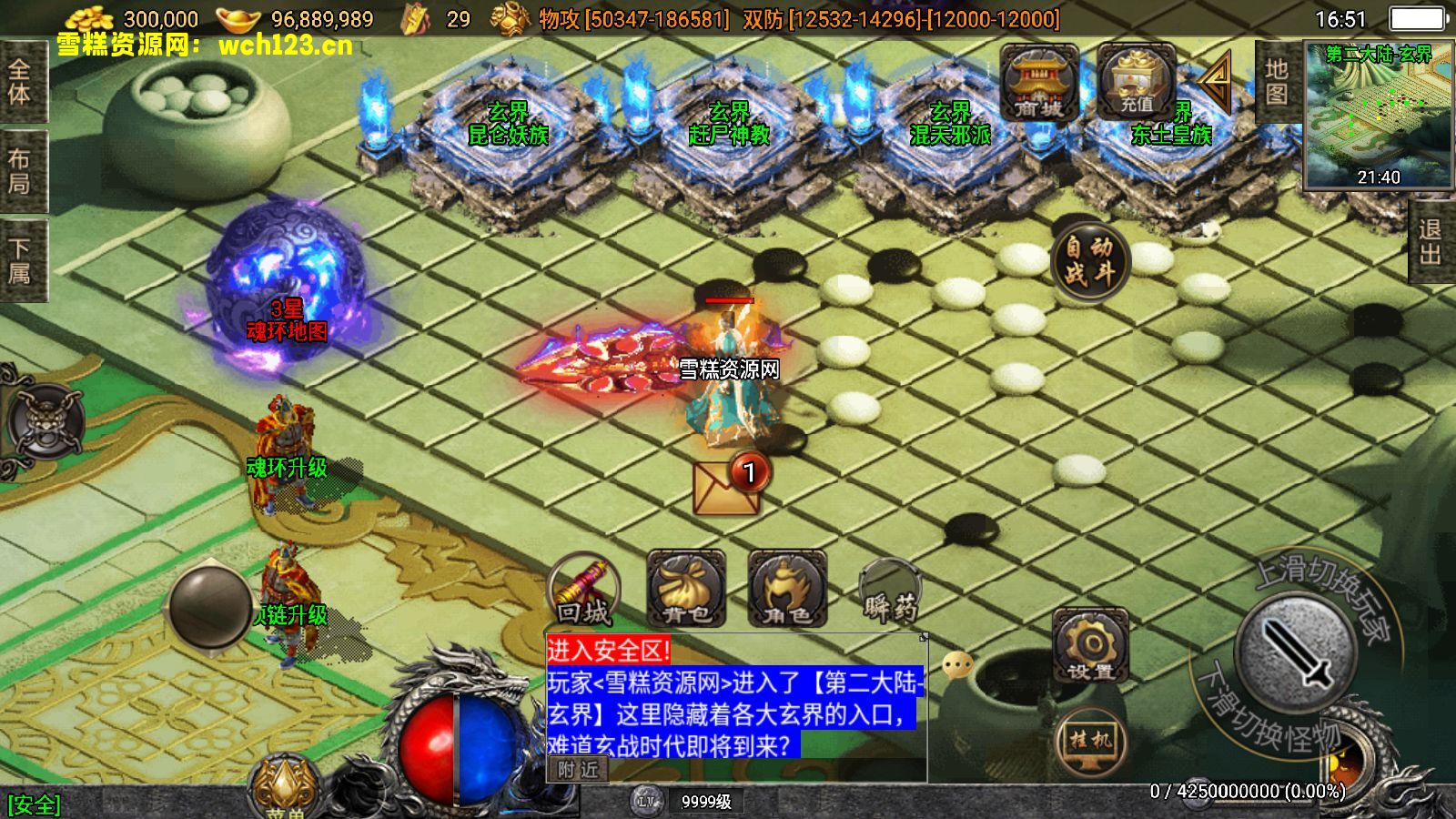Open the 地图 map button
Viewport: 1456px width, 819px height.
click(x=1276, y=82)
